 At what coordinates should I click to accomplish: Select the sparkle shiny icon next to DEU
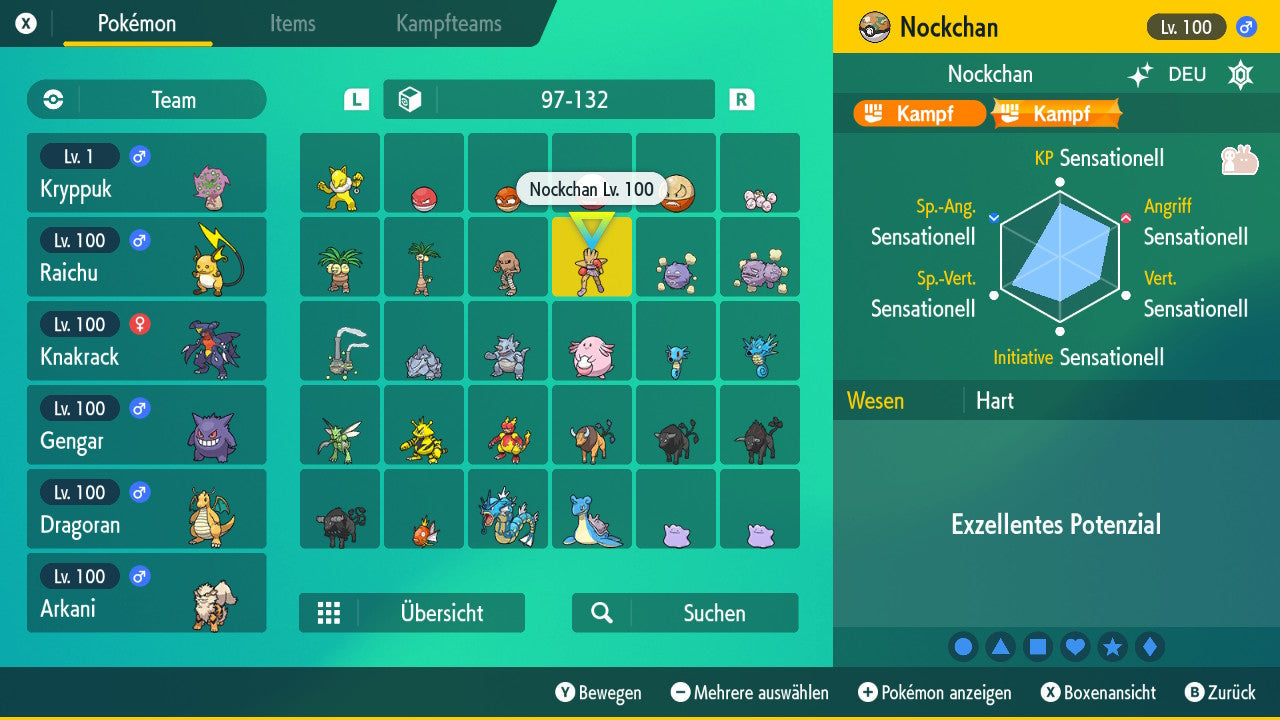(x=1140, y=74)
